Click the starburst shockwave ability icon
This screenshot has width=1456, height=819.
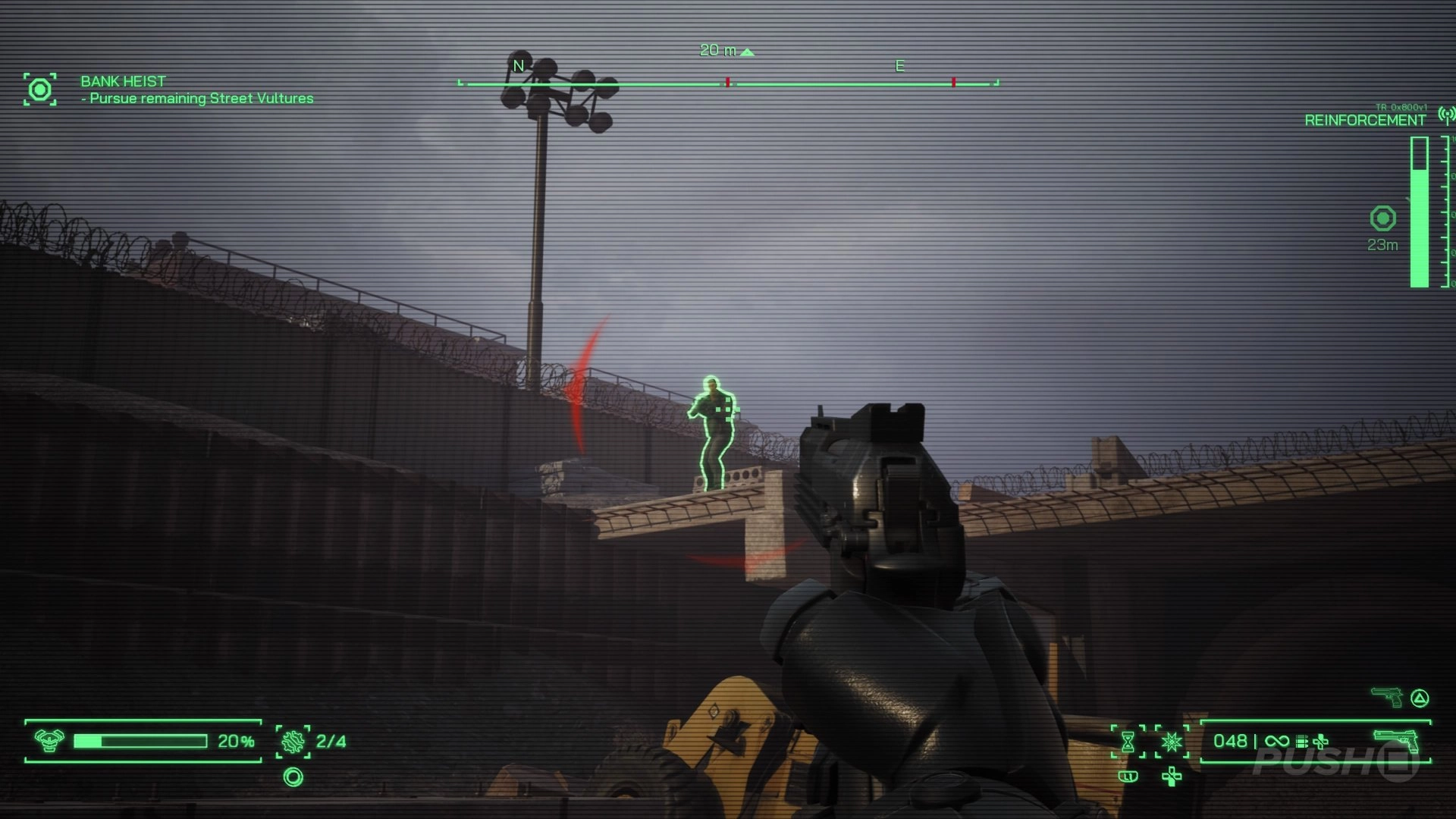coord(1172,742)
